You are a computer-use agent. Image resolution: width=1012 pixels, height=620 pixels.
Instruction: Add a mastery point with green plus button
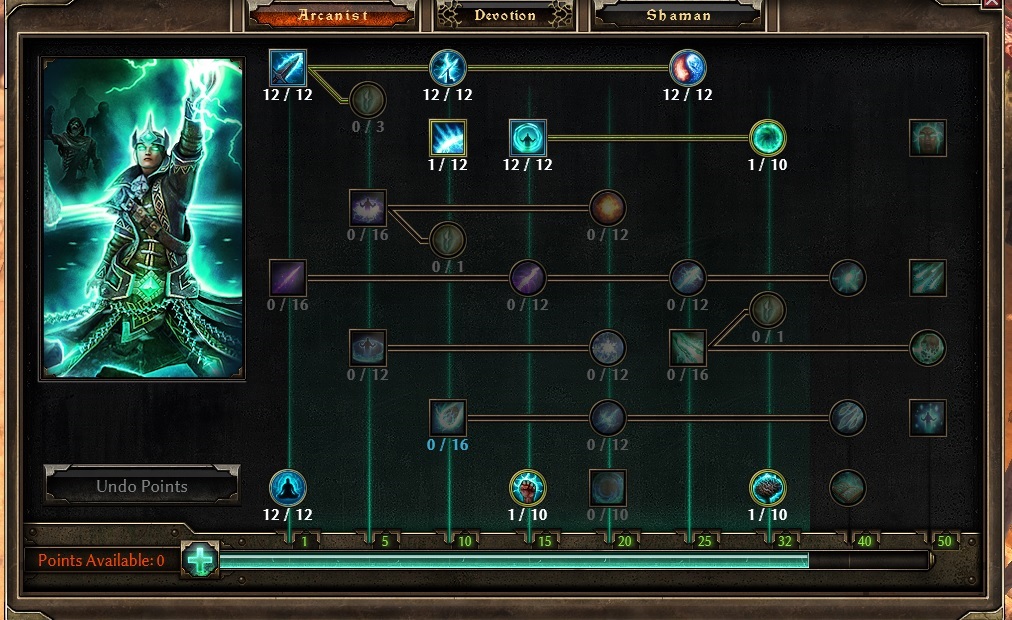point(201,560)
